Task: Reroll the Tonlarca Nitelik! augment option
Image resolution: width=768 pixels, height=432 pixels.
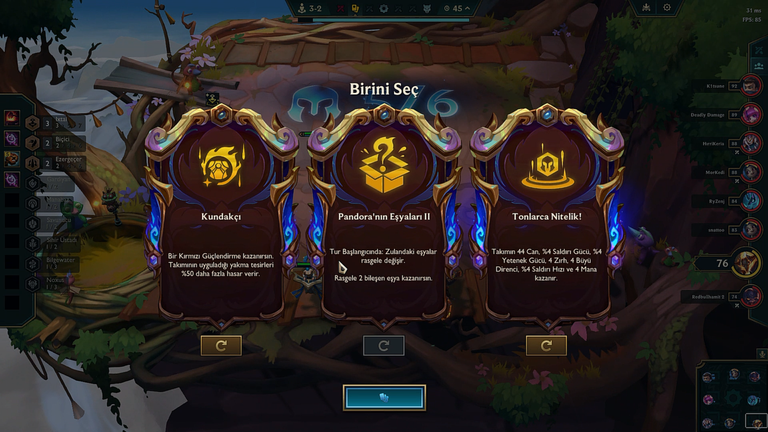Action: point(546,346)
